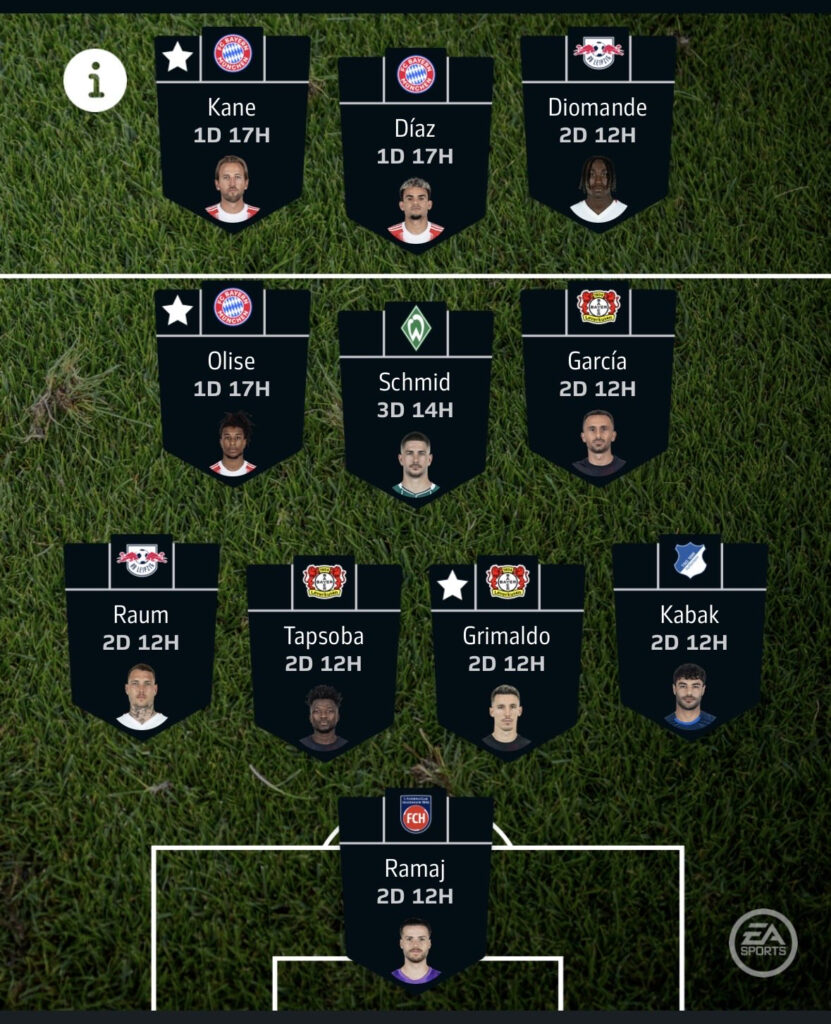Open the info button
831x1024 pixels.
95,80
